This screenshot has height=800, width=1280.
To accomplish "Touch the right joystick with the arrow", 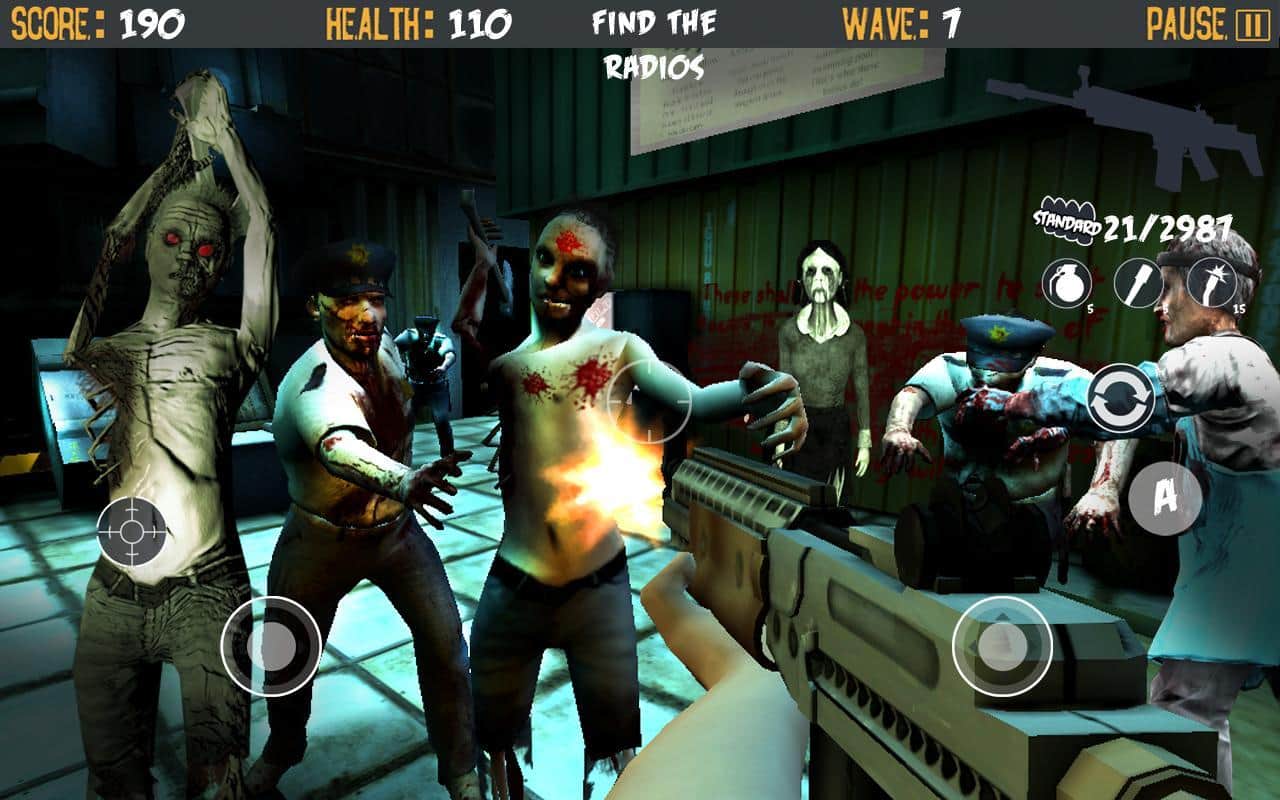I will pyautogui.click(x=1002, y=646).
